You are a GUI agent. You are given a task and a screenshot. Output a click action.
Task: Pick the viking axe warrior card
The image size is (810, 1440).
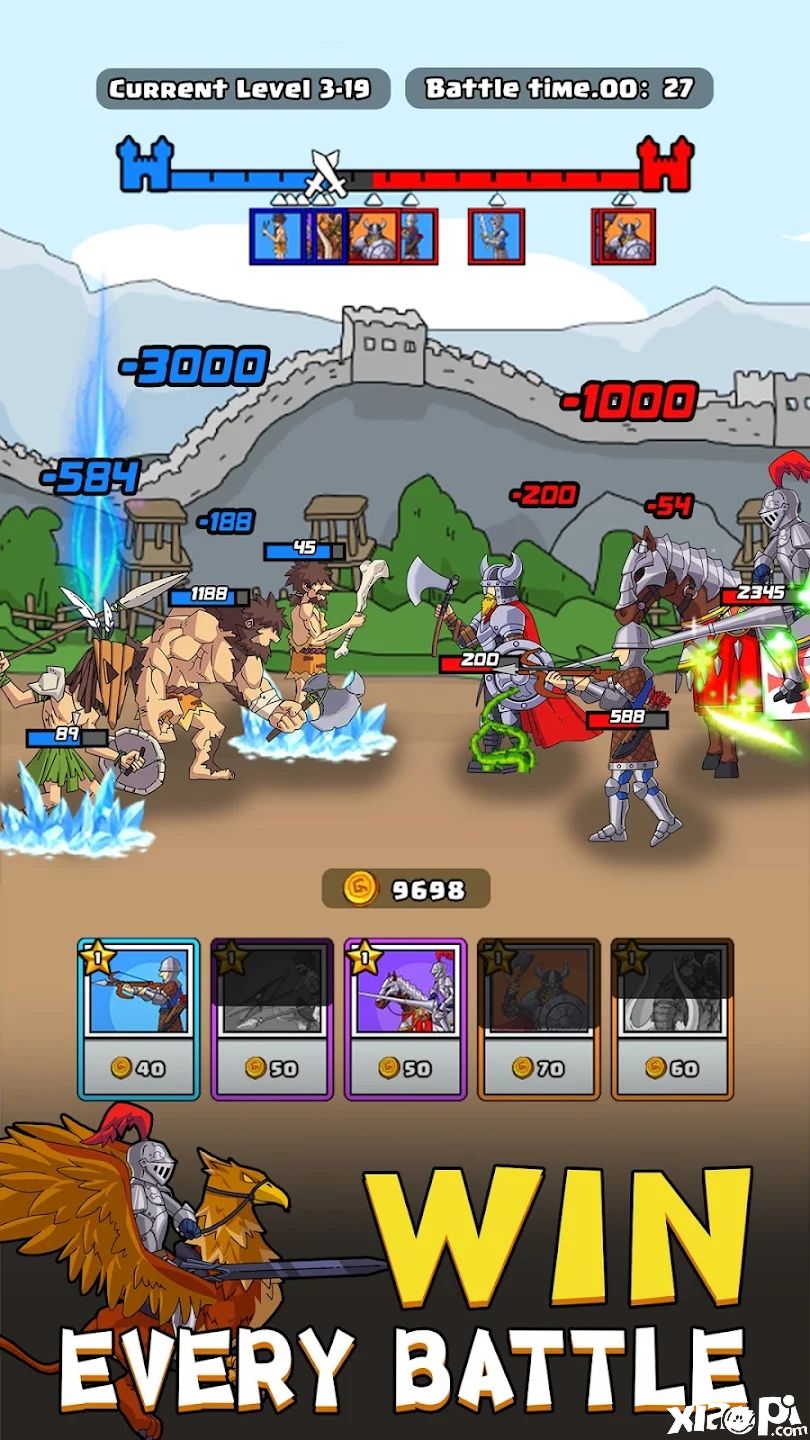pos(539,1018)
